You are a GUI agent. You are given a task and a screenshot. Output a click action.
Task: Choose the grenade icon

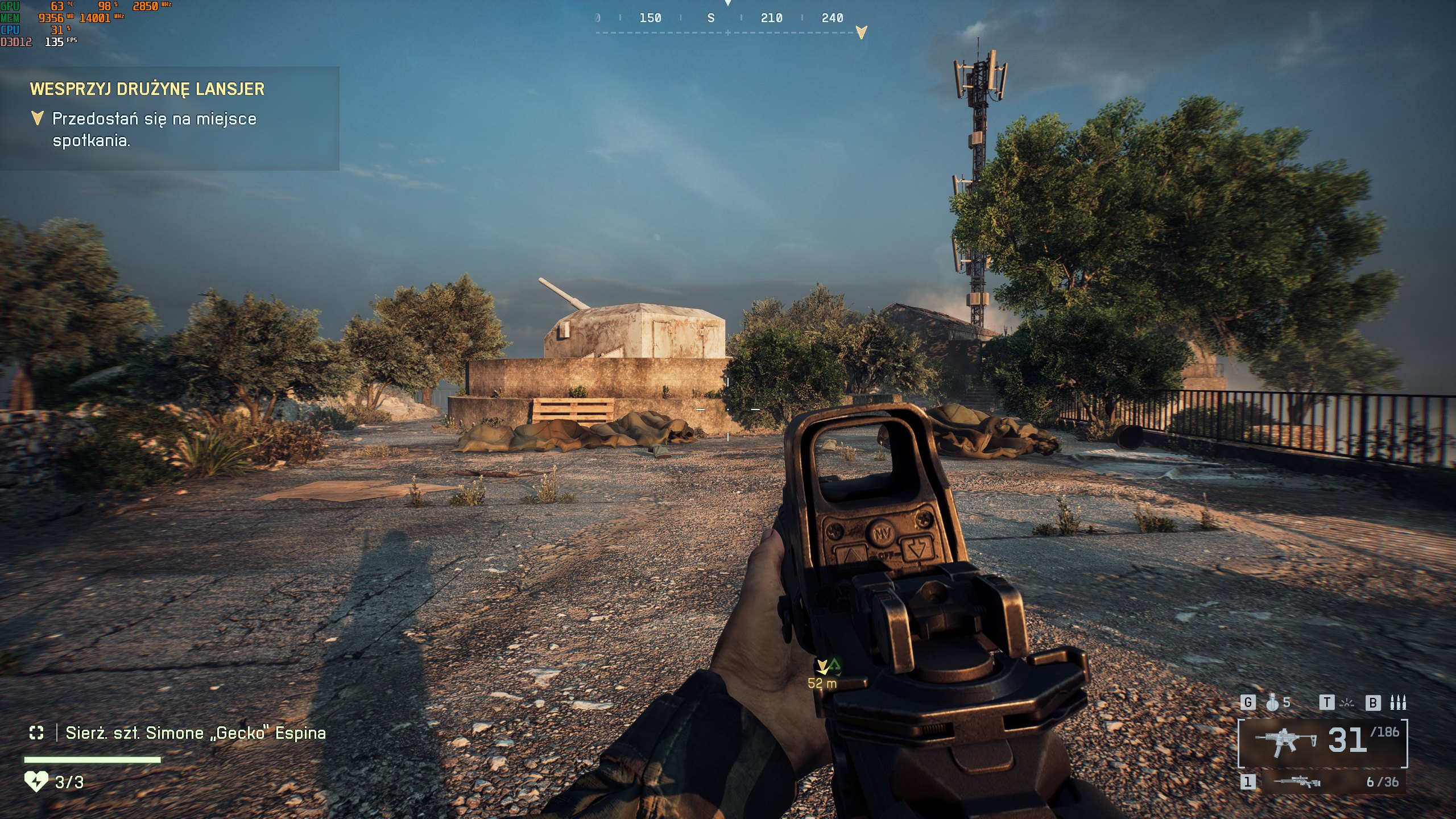pos(1272,703)
